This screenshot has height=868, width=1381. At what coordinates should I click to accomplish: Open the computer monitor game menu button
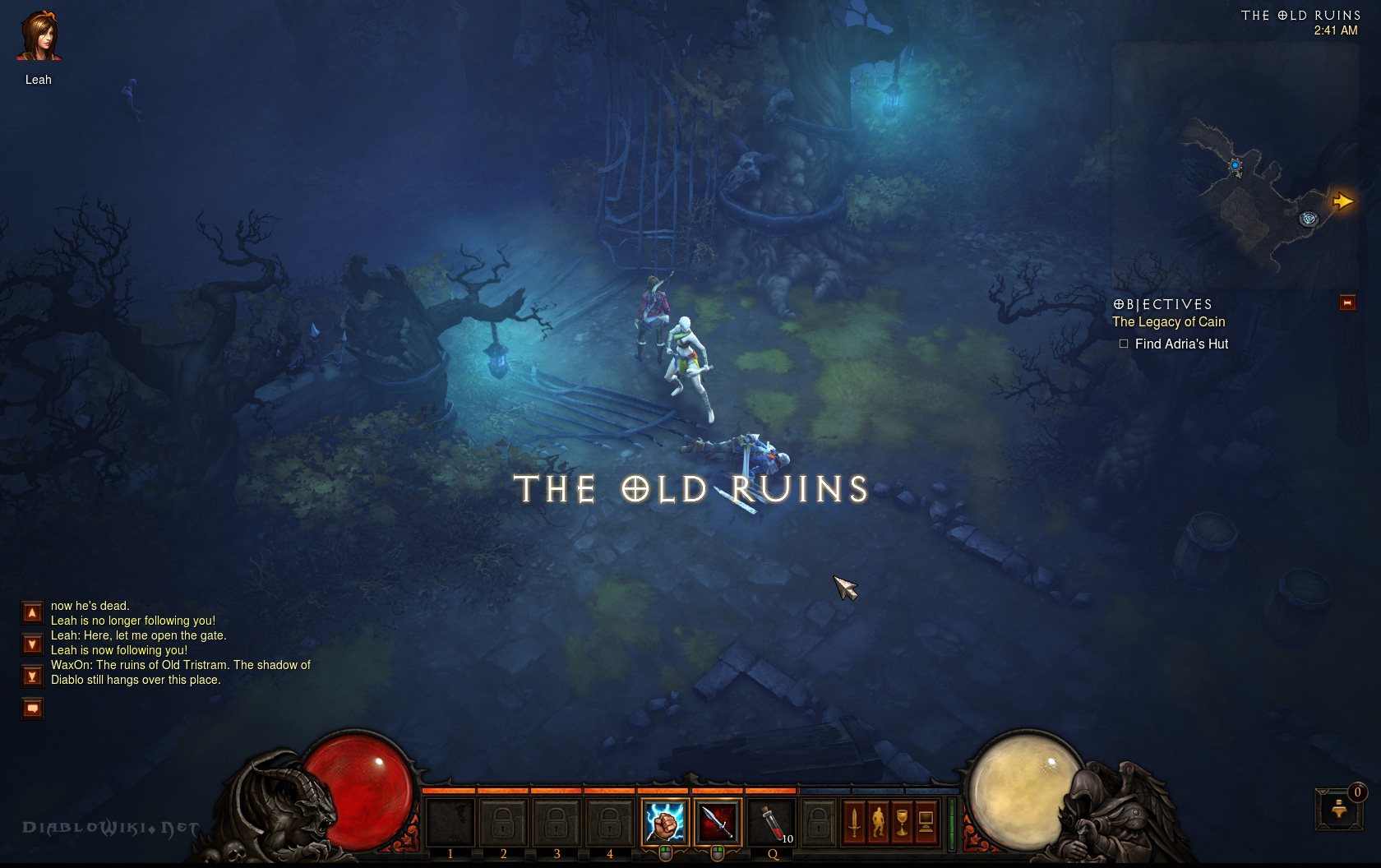click(926, 821)
